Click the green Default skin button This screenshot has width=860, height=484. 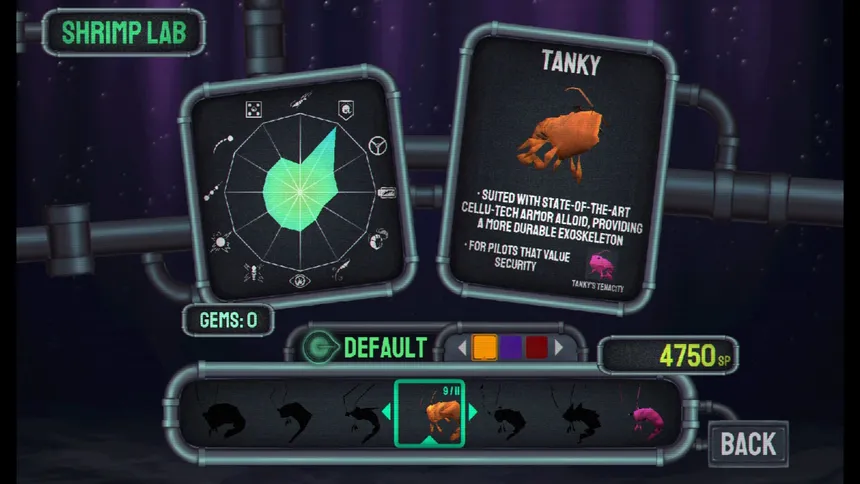[368, 348]
